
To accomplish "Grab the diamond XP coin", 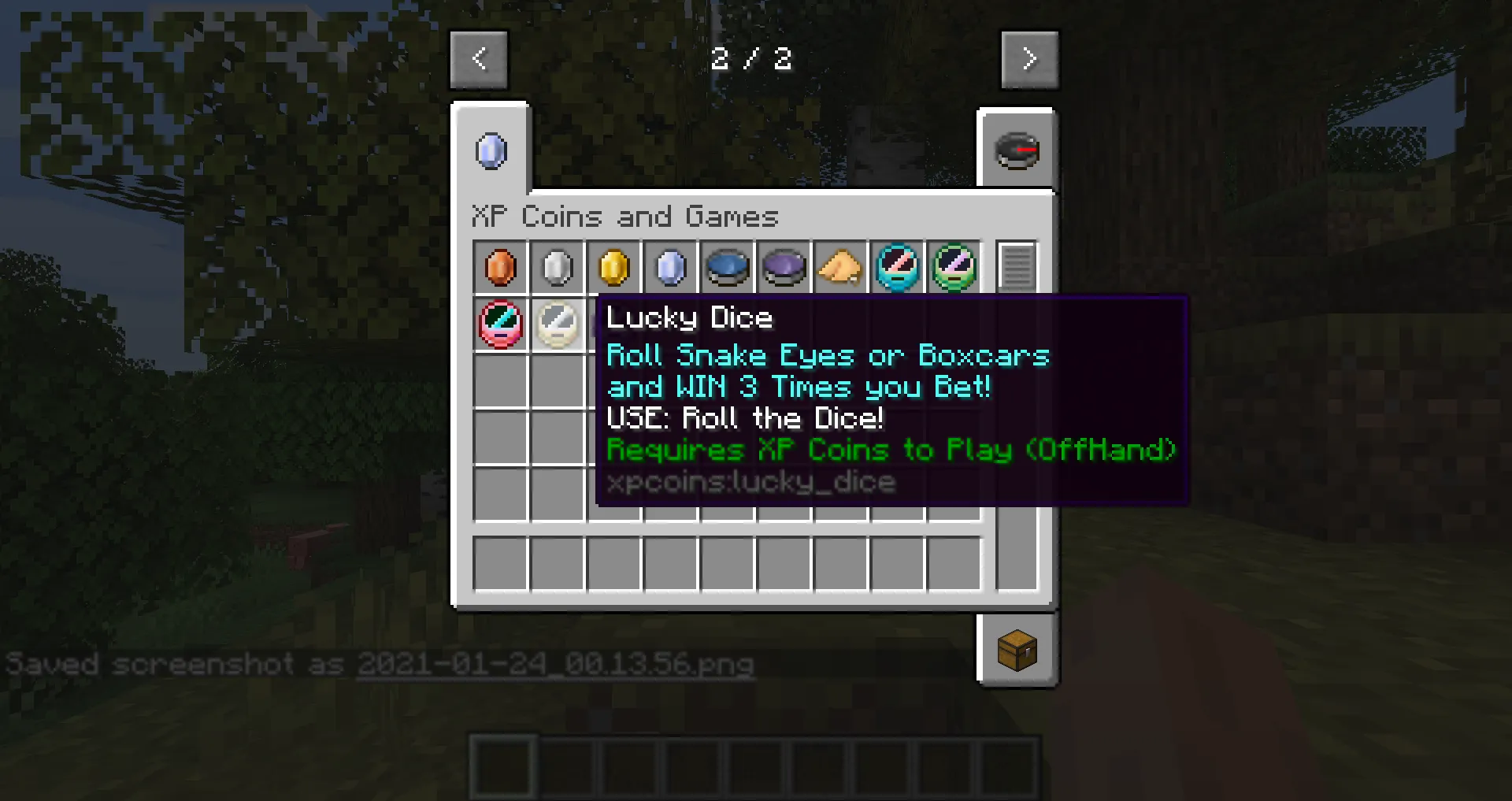I will pyautogui.click(x=670, y=268).
